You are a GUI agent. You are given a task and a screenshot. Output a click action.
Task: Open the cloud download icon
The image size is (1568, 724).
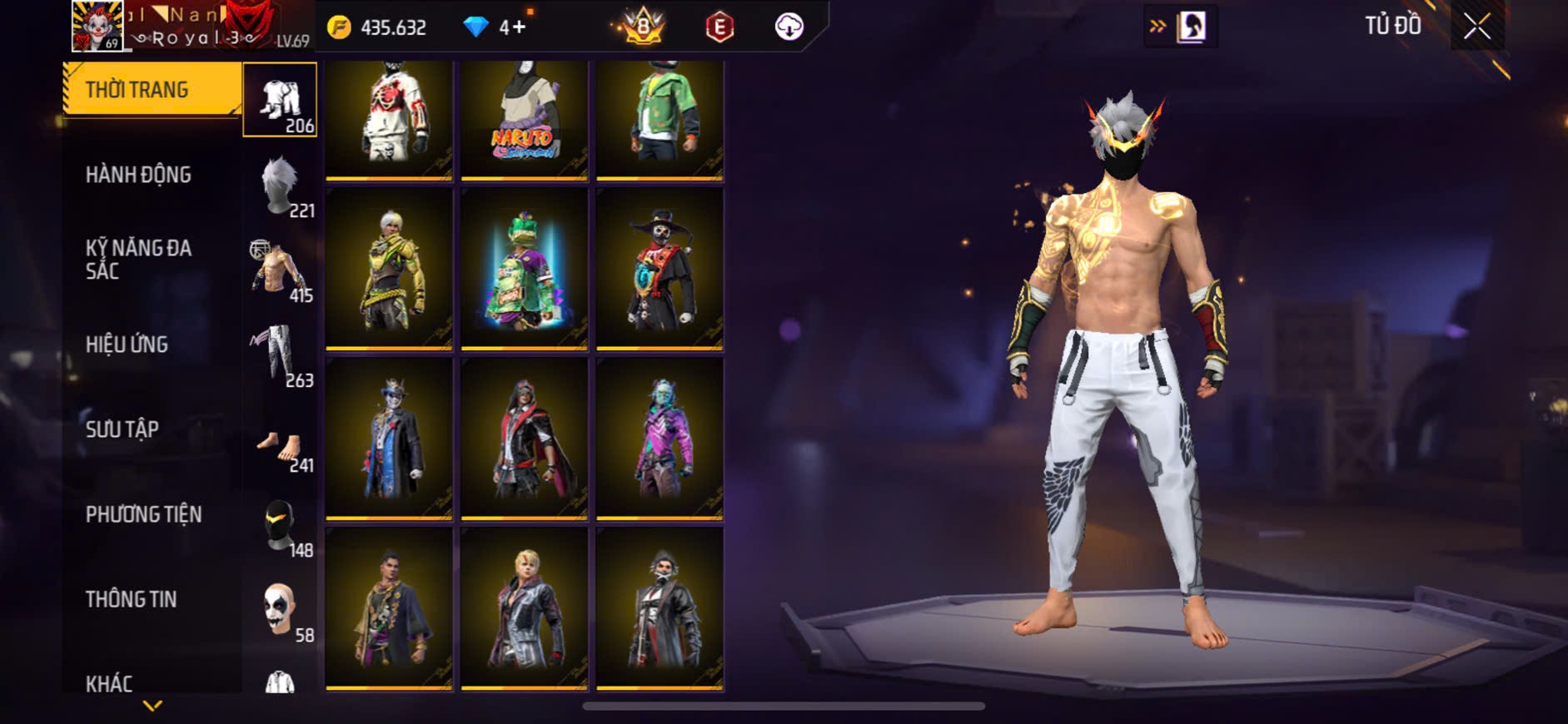(789, 27)
